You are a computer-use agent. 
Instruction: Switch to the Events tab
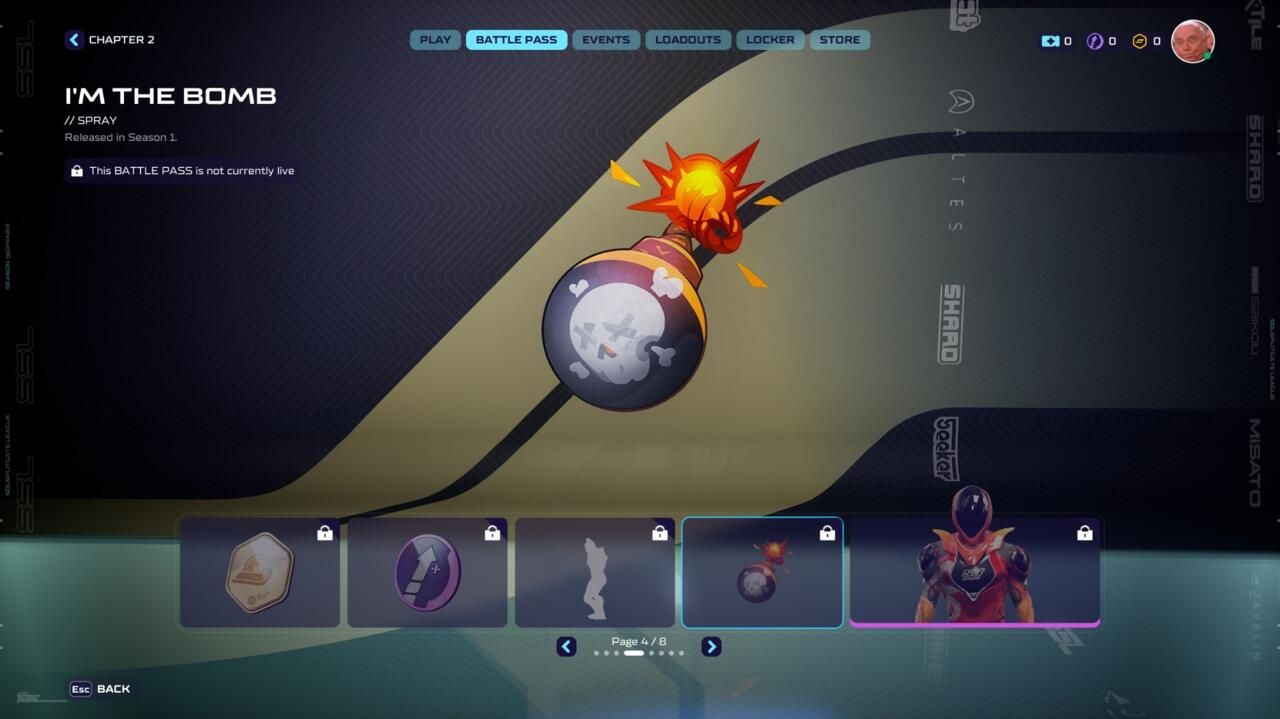click(606, 40)
